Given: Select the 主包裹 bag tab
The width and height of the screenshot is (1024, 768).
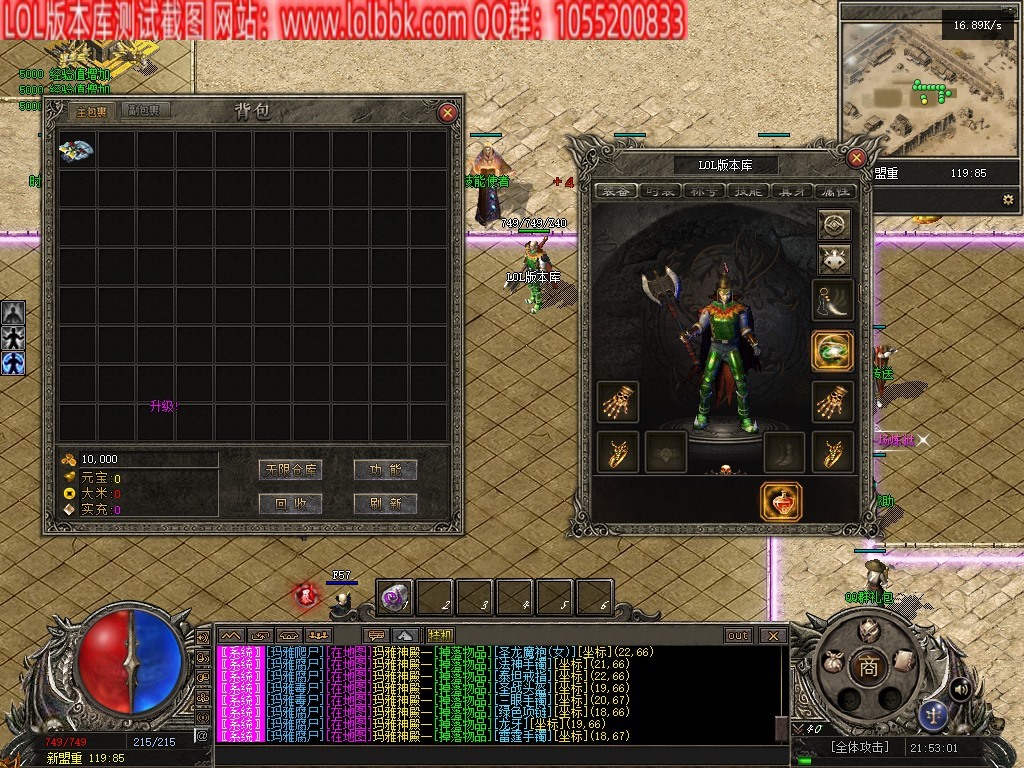Looking at the screenshot, I should (91, 111).
